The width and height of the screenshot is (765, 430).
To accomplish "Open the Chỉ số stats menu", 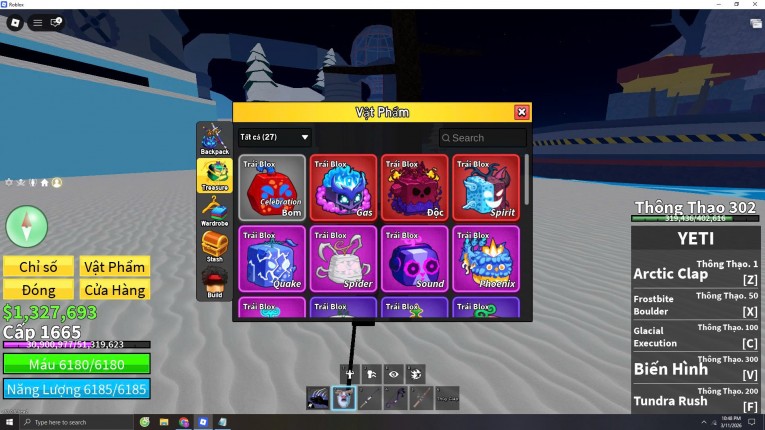I will (x=38, y=266).
